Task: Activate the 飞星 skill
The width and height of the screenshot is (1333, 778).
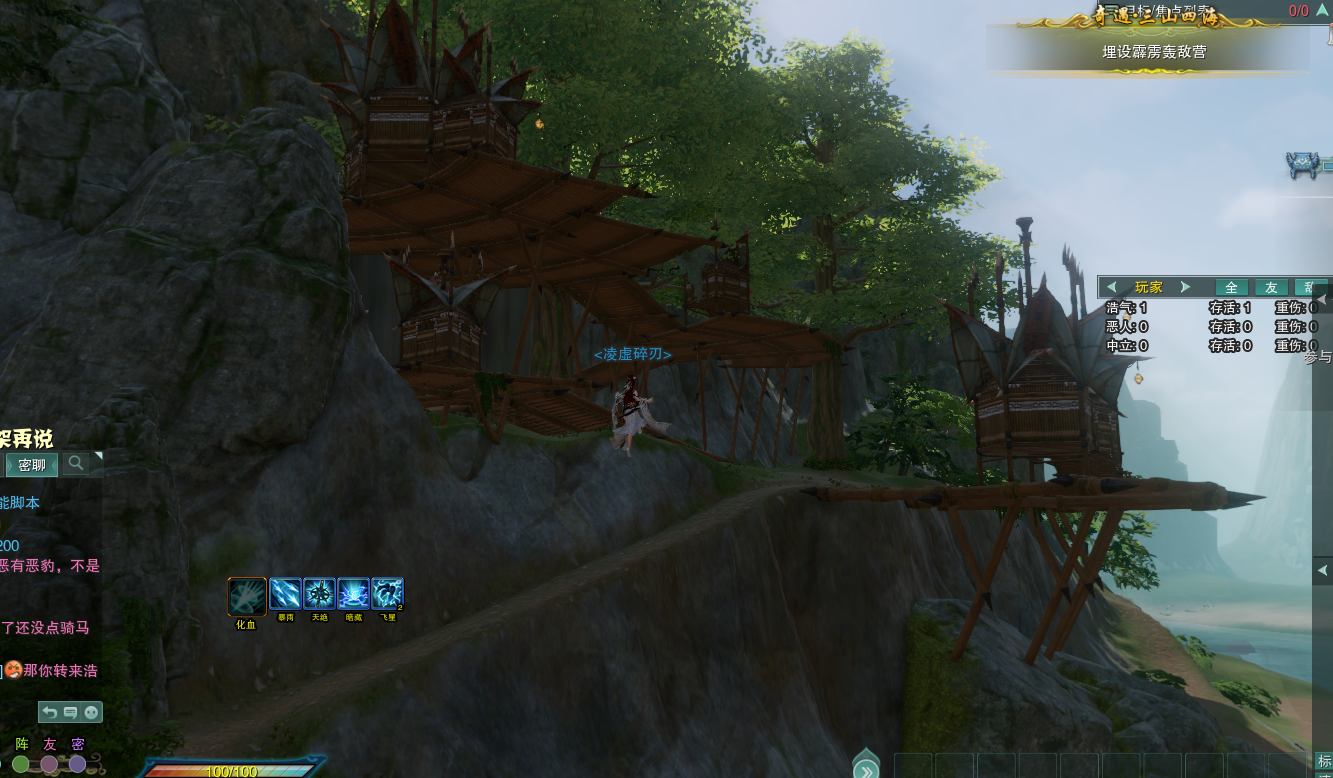Action: [387, 594]
